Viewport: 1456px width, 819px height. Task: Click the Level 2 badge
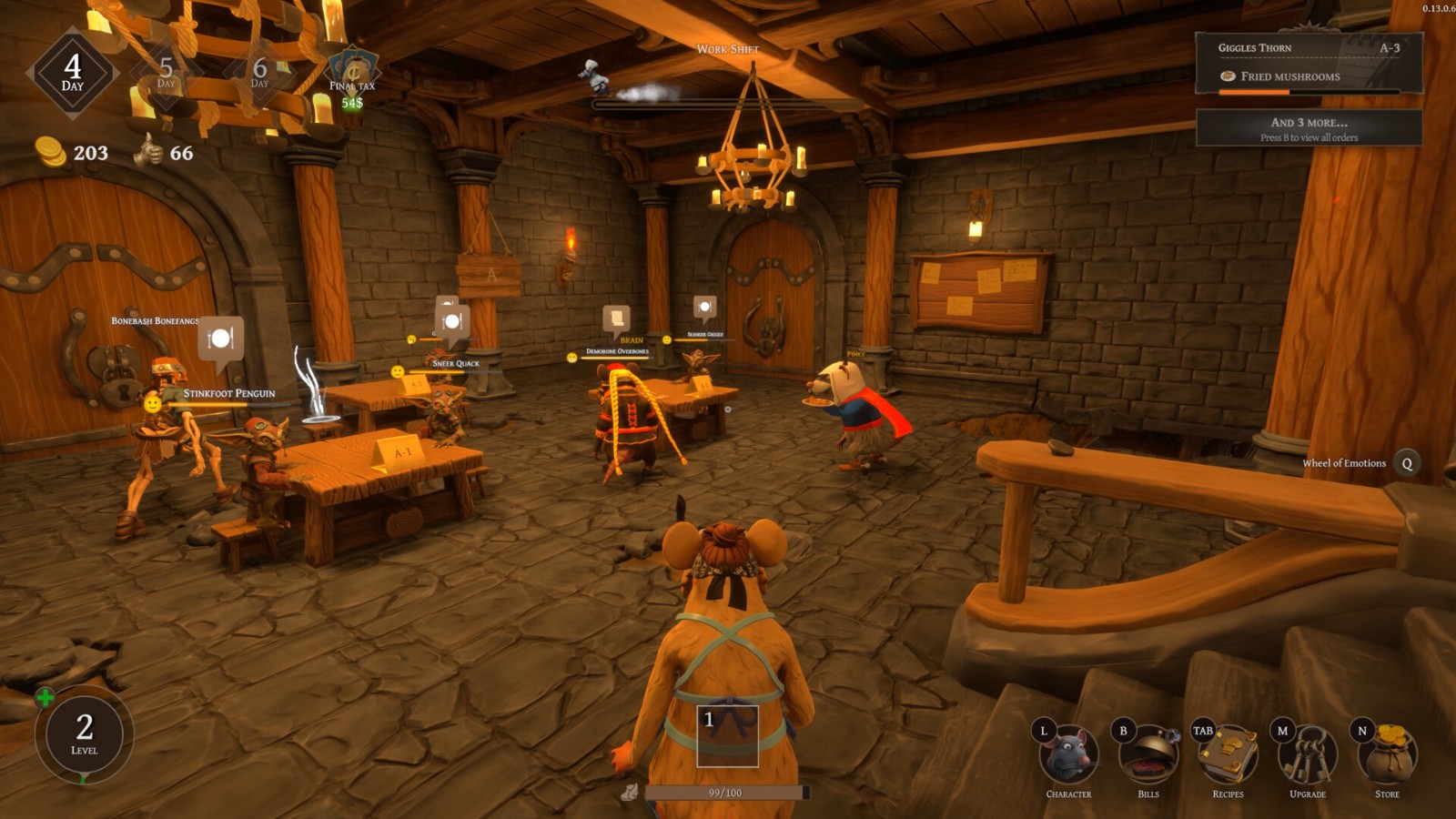pyautogui.click(x=85, y=734)
